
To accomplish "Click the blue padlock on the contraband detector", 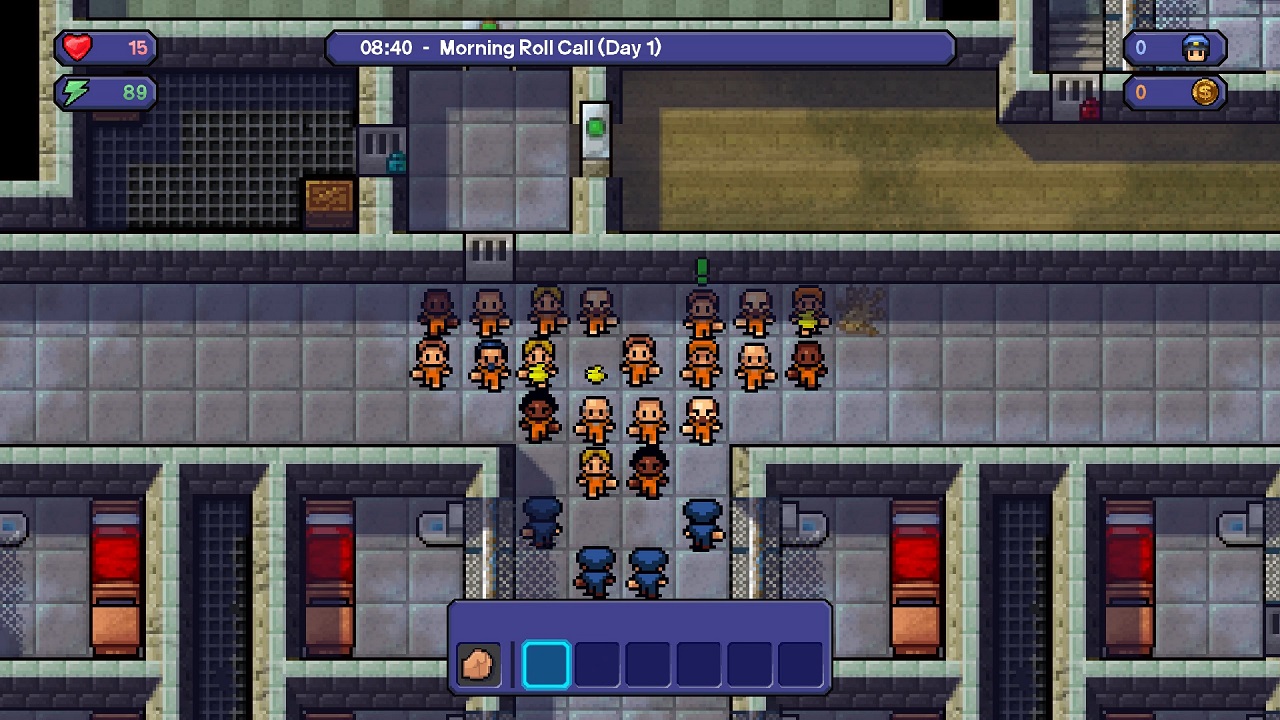I will pos(395,163).
